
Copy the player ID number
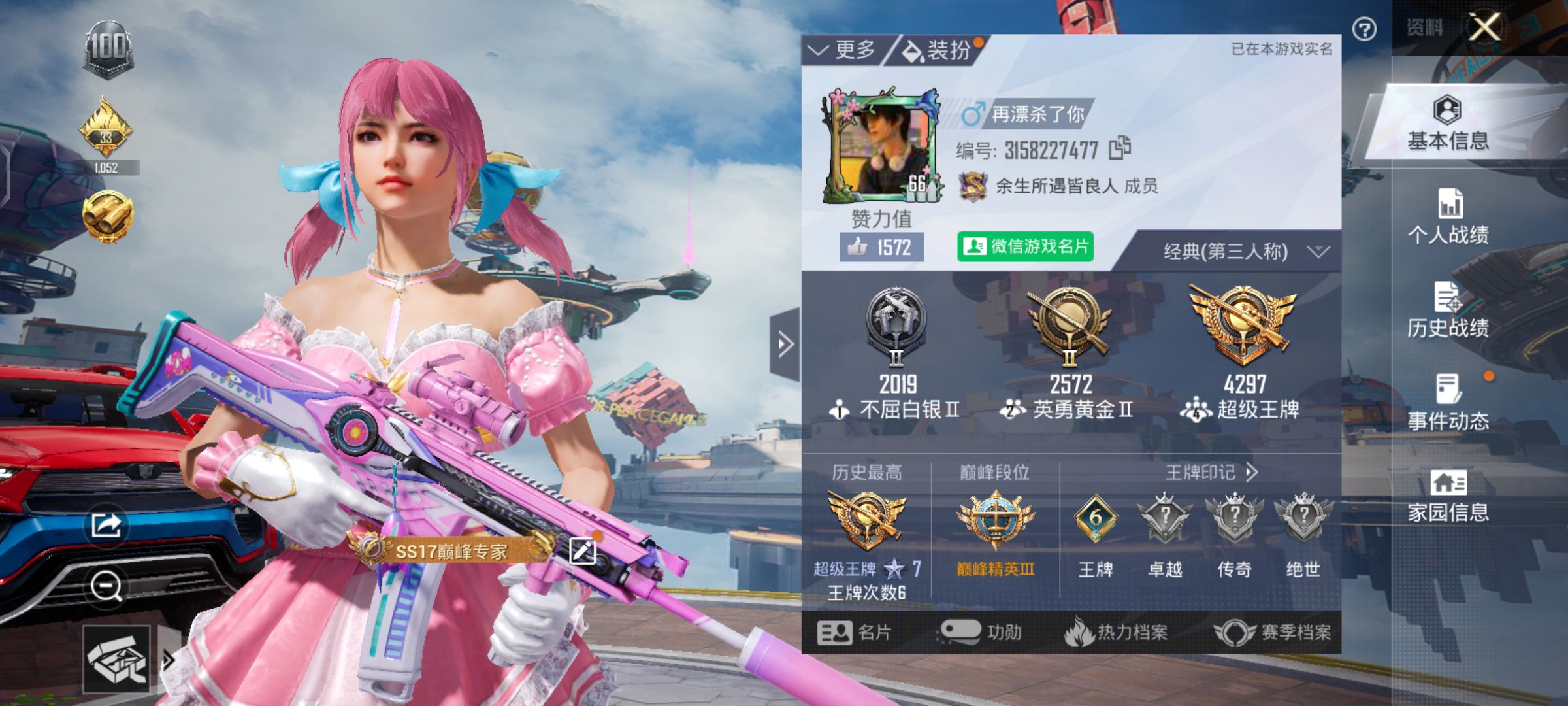(x=1120, y=148)
